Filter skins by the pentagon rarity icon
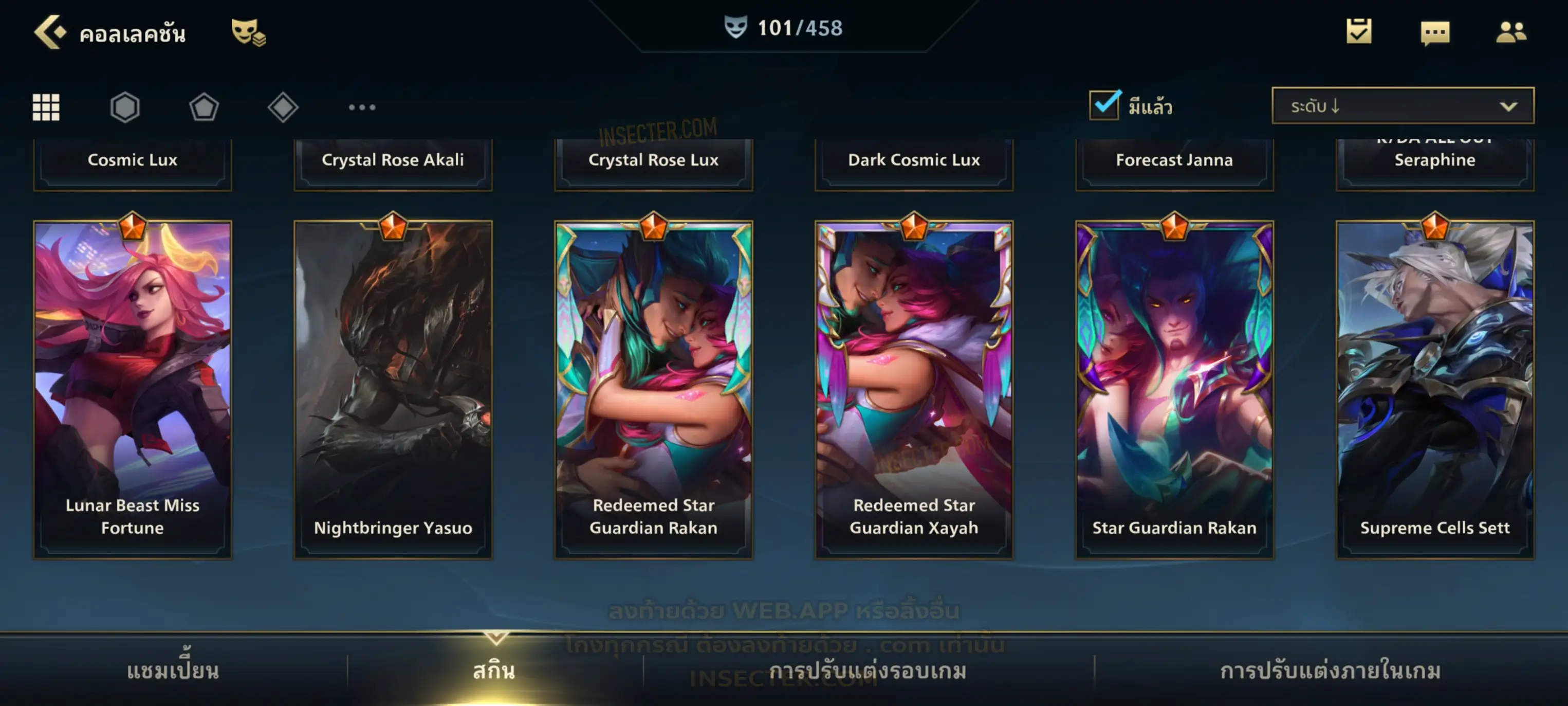This screenshot has width=1568, height=706. (204, 107)
